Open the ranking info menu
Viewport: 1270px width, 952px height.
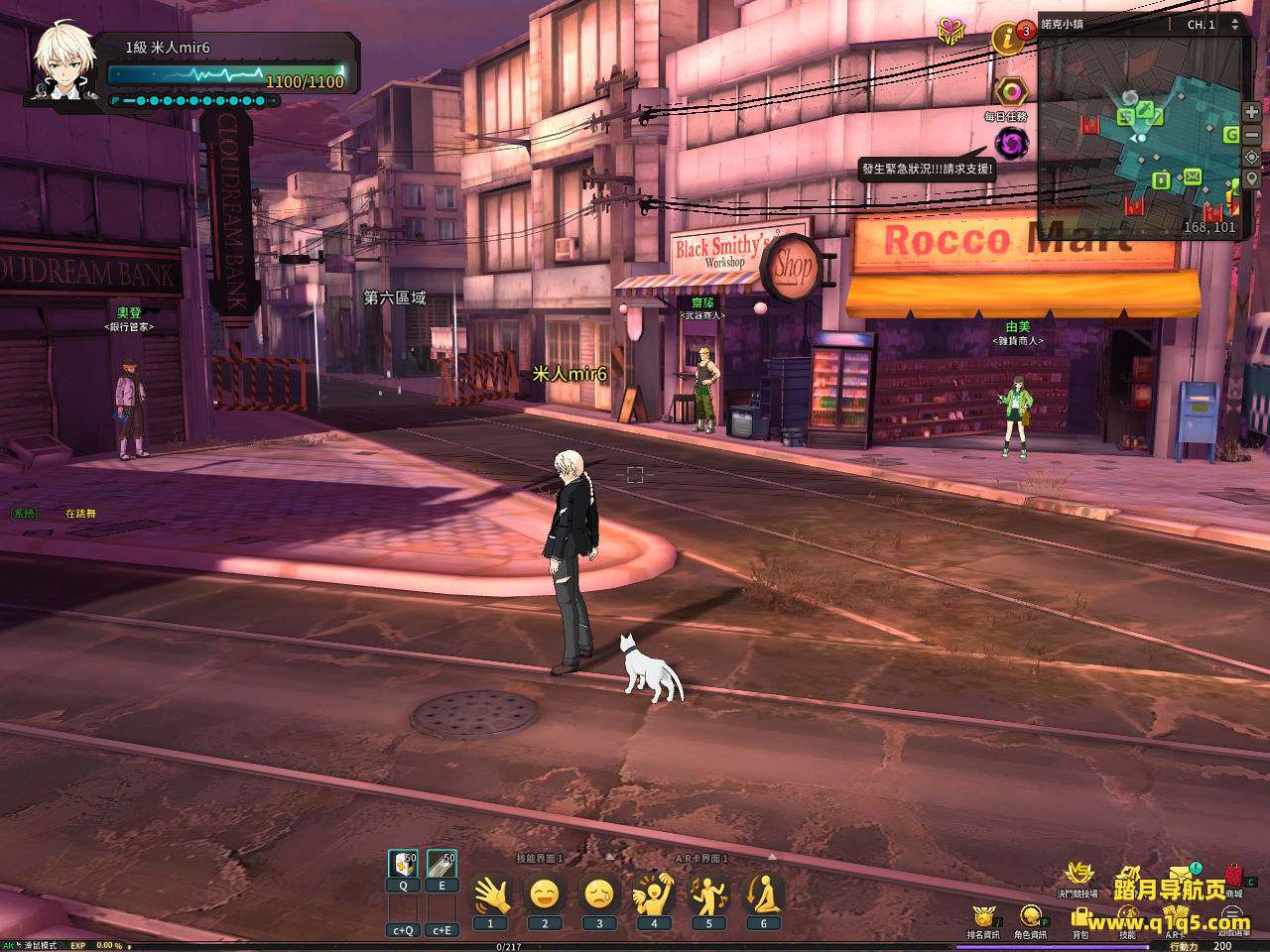[982, 916]
